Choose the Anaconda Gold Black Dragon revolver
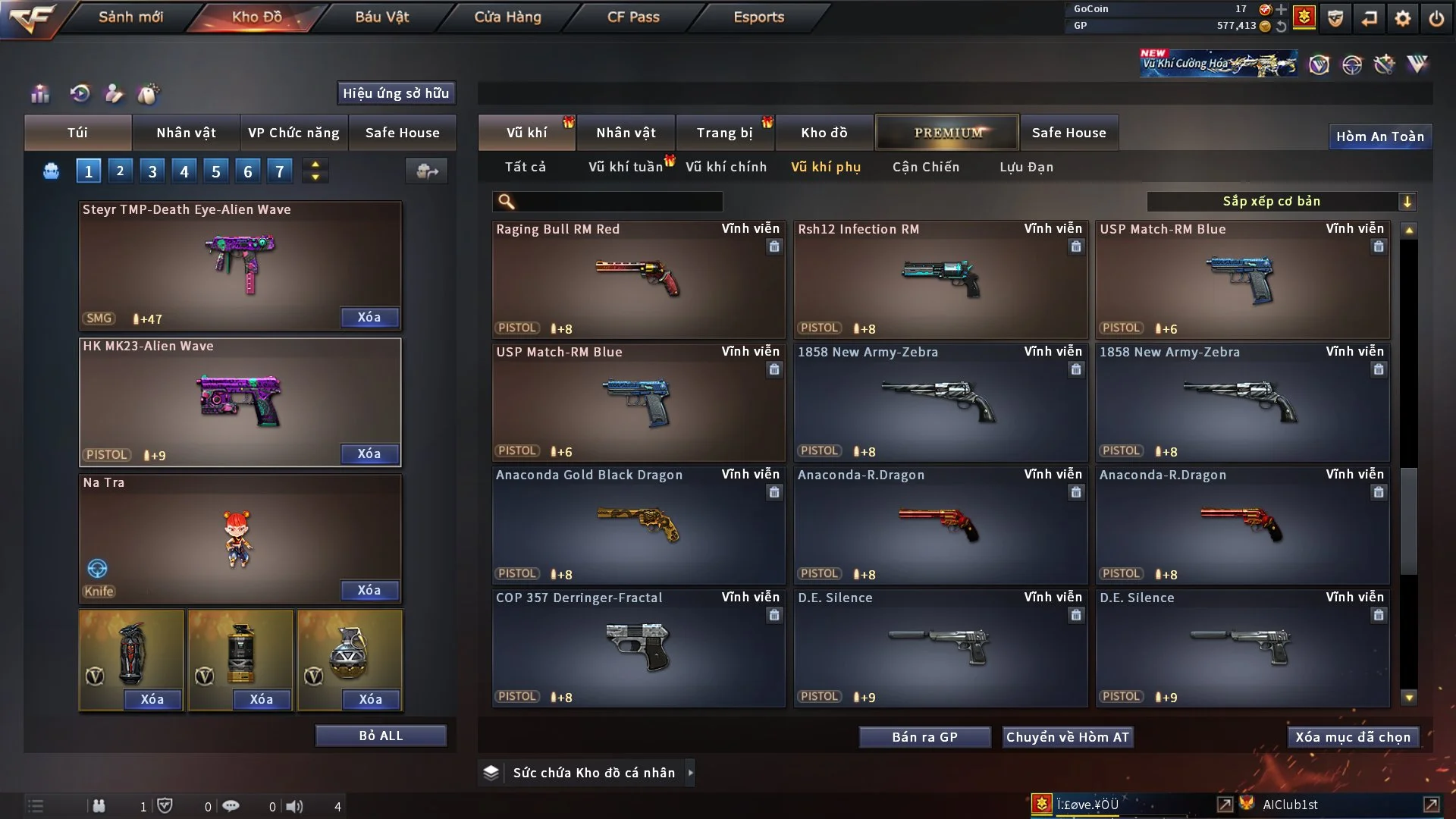 (638, 525)
